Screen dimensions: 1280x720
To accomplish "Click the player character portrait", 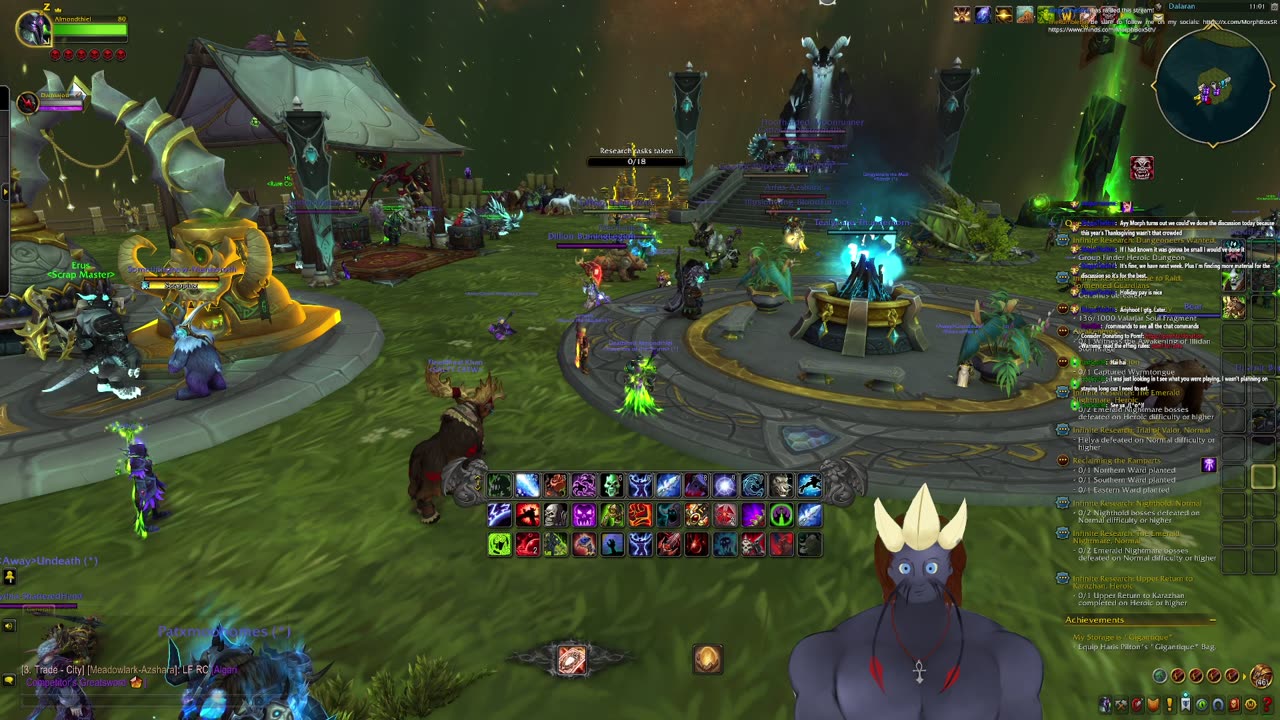I will pyautogui.click(x=35, y=27).
